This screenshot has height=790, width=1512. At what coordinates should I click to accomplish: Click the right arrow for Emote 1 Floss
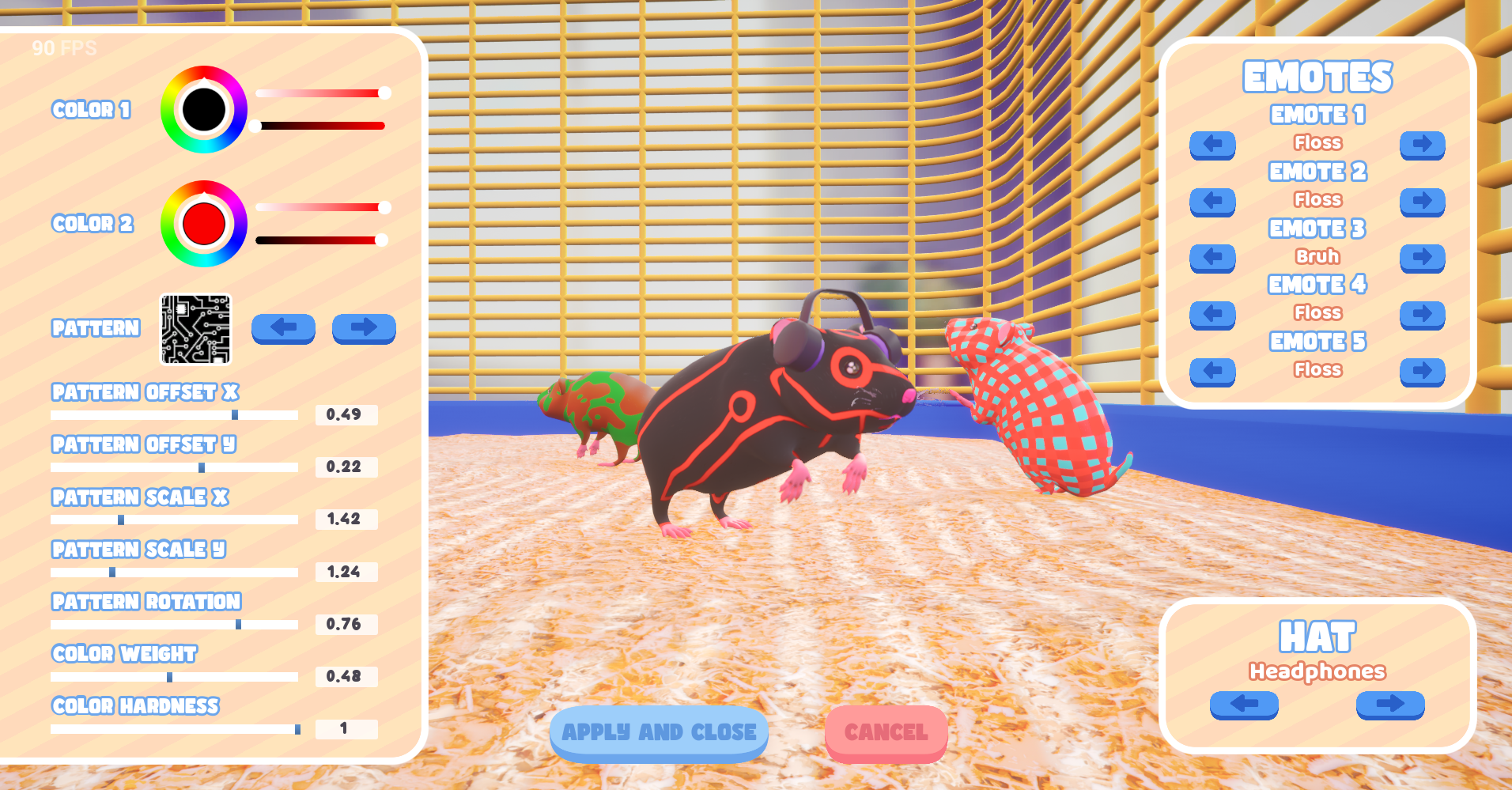1422,146
